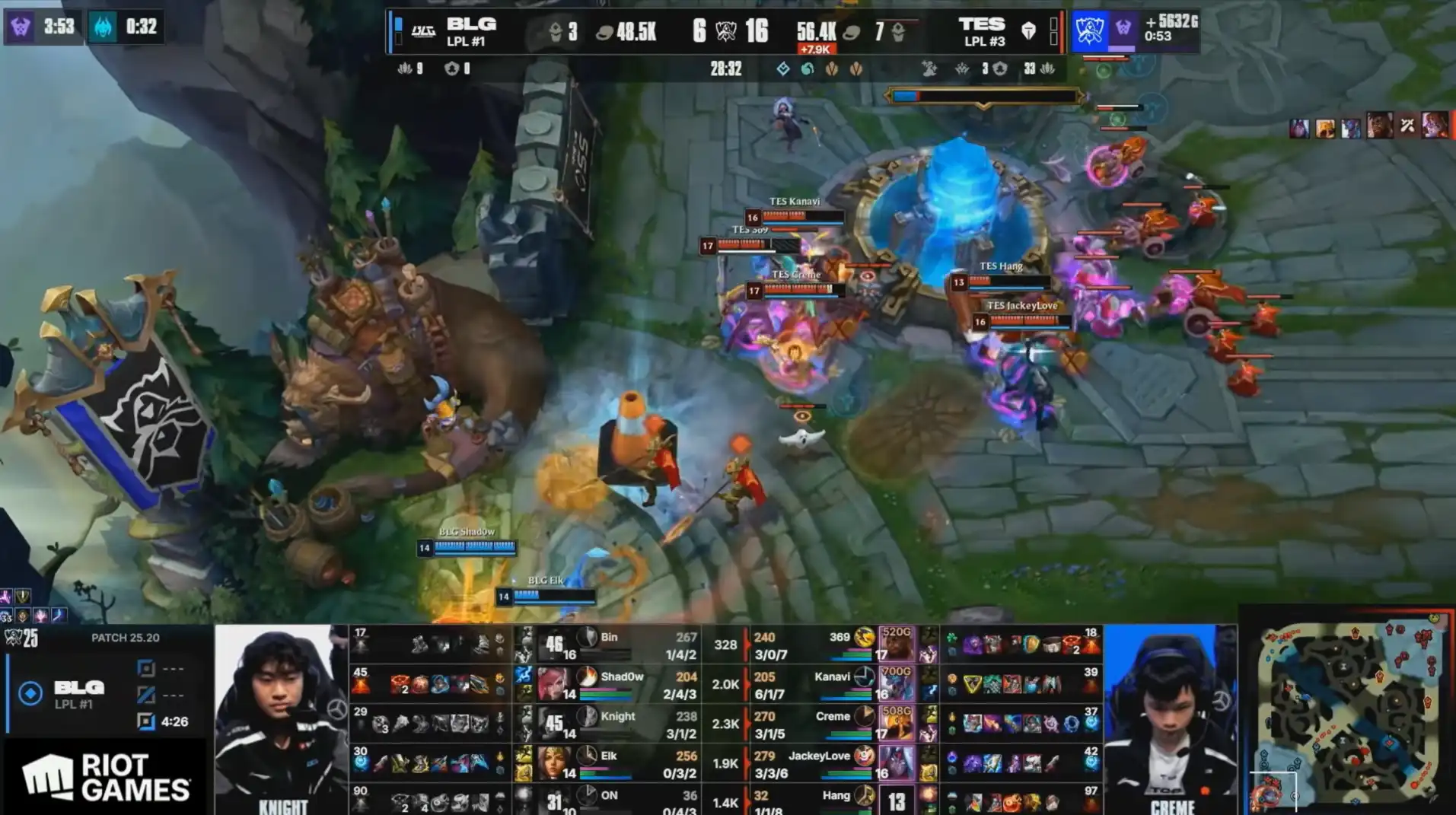Select the Creme player camera feed

pos(1171,719)
